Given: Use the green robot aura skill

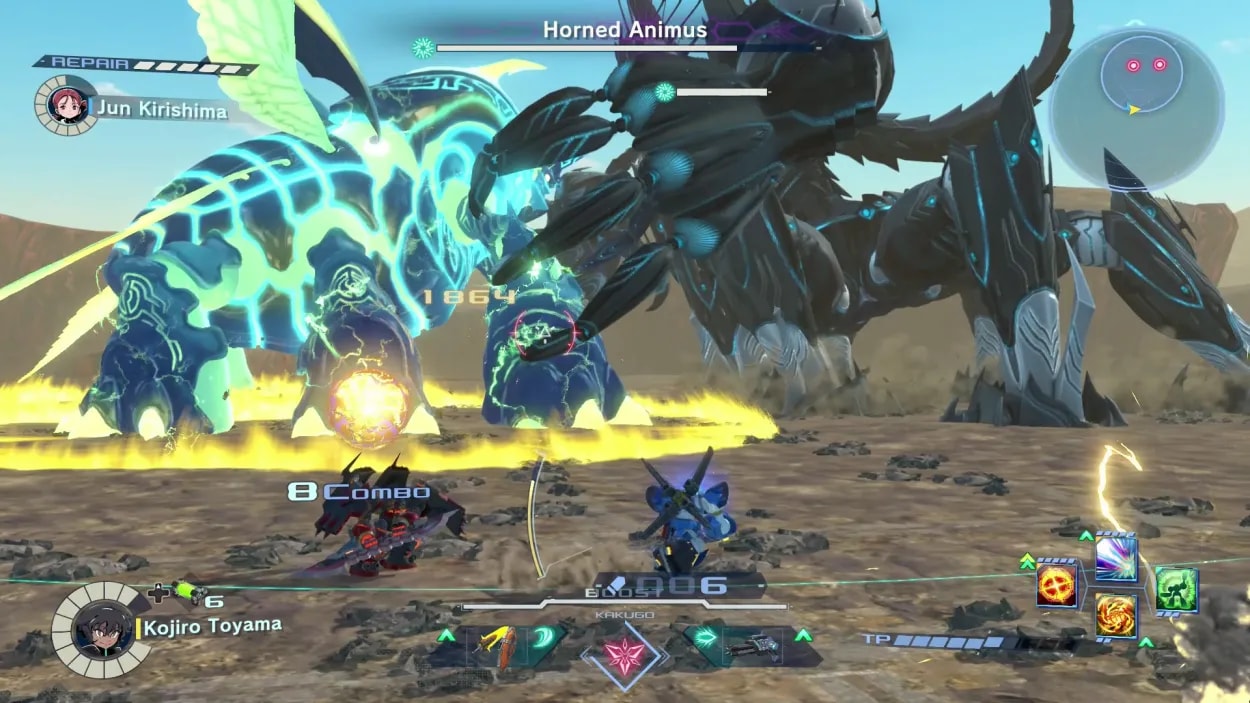Looking at the screenshot, I should 1176,588.
